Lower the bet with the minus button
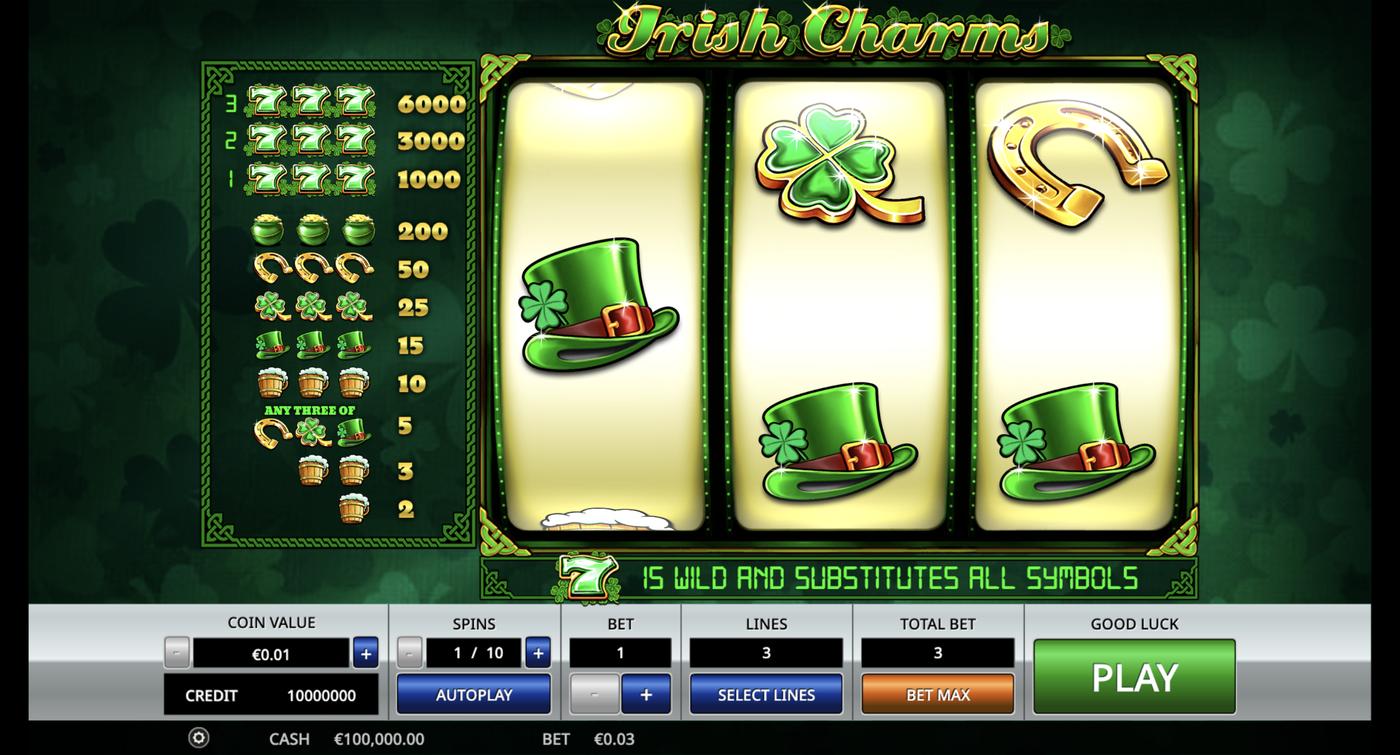Screen dimensions: 1400x755 pos(595,693)
